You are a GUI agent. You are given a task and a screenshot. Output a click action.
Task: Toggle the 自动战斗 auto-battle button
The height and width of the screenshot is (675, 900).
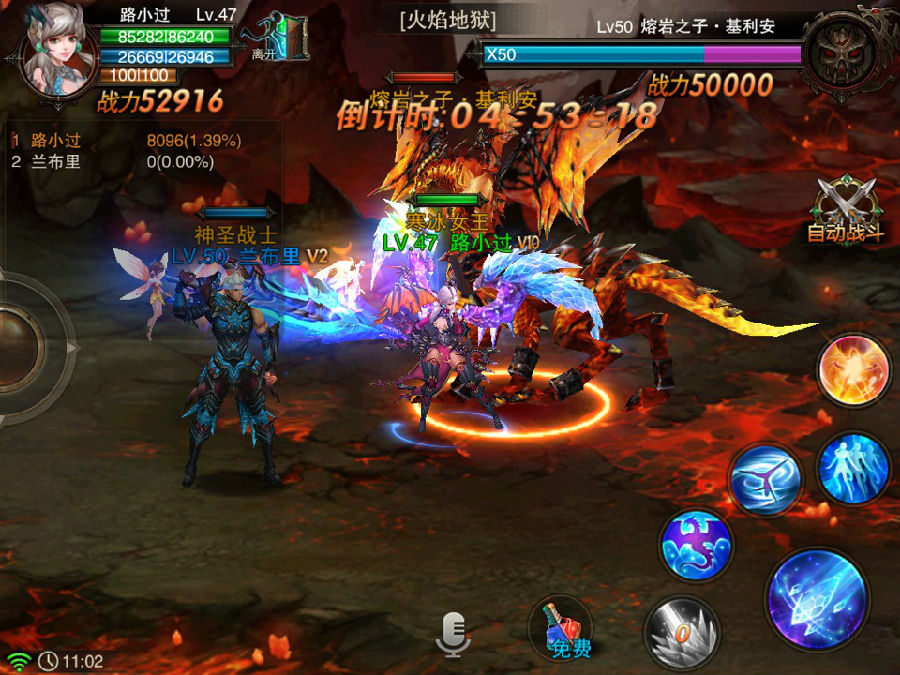[x=846, y=209]
